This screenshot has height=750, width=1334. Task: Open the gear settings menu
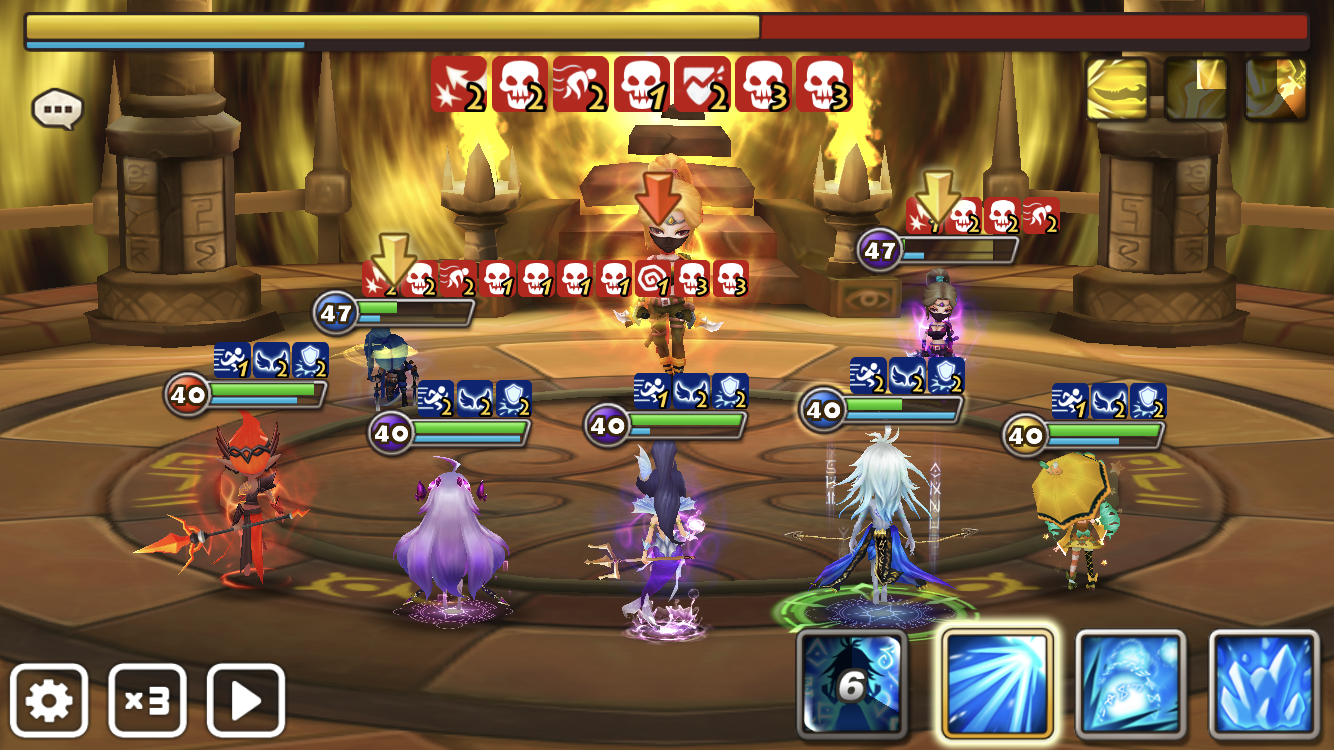49,700
